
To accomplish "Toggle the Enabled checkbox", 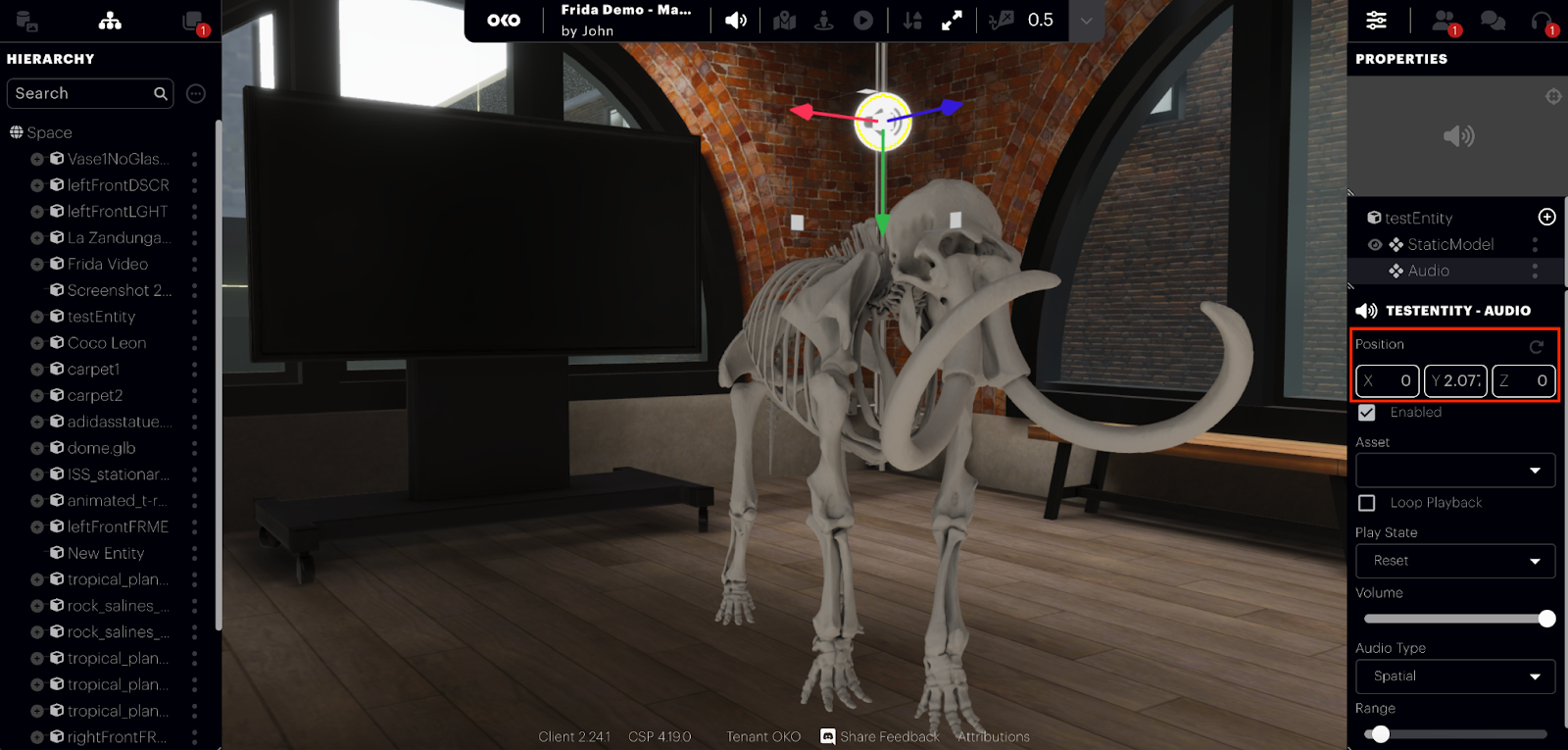I will click(1367, 413).
